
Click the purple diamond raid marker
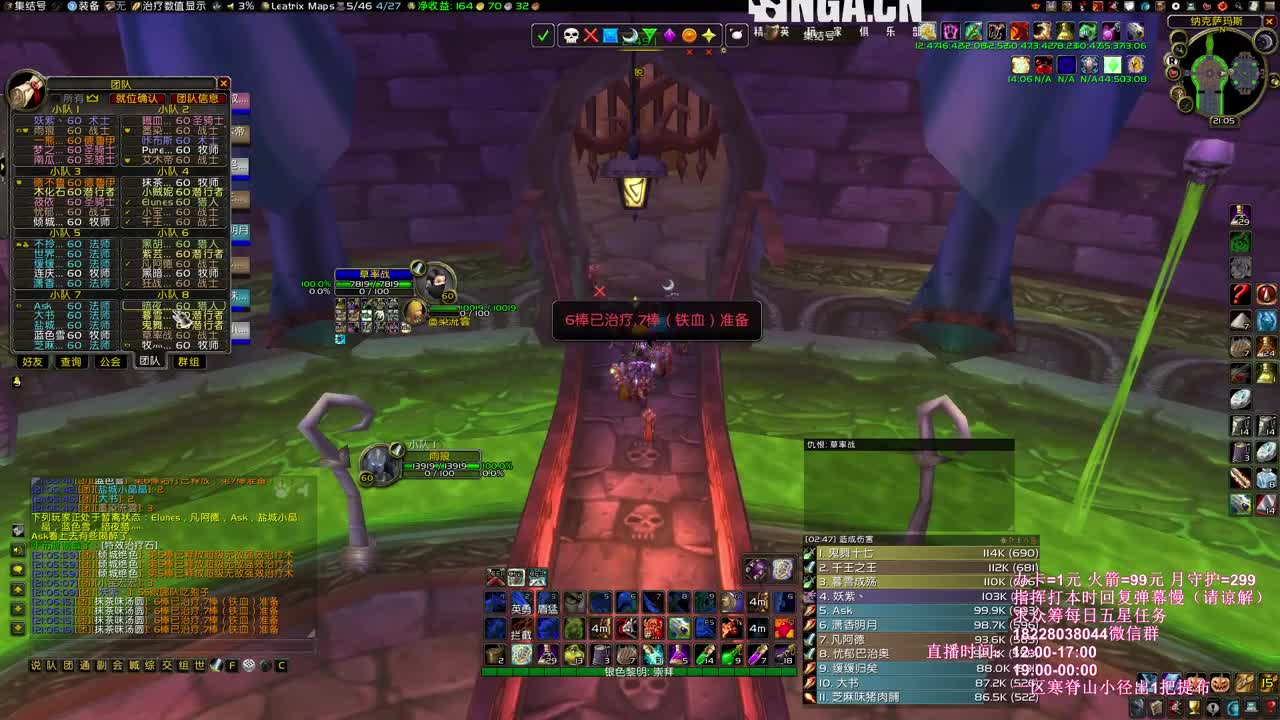[669, 35]
